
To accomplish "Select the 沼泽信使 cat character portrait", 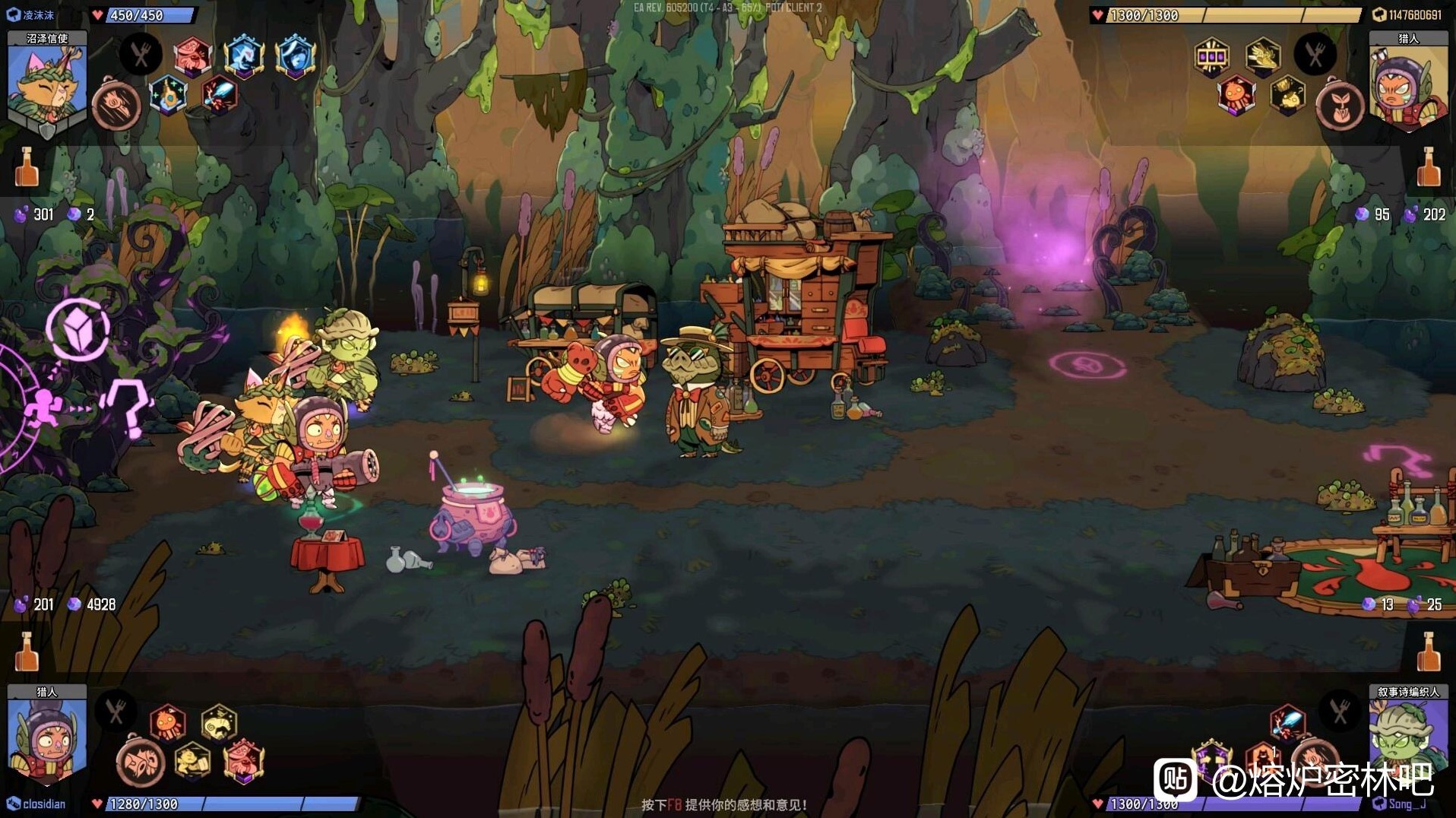I will (46, 84).
